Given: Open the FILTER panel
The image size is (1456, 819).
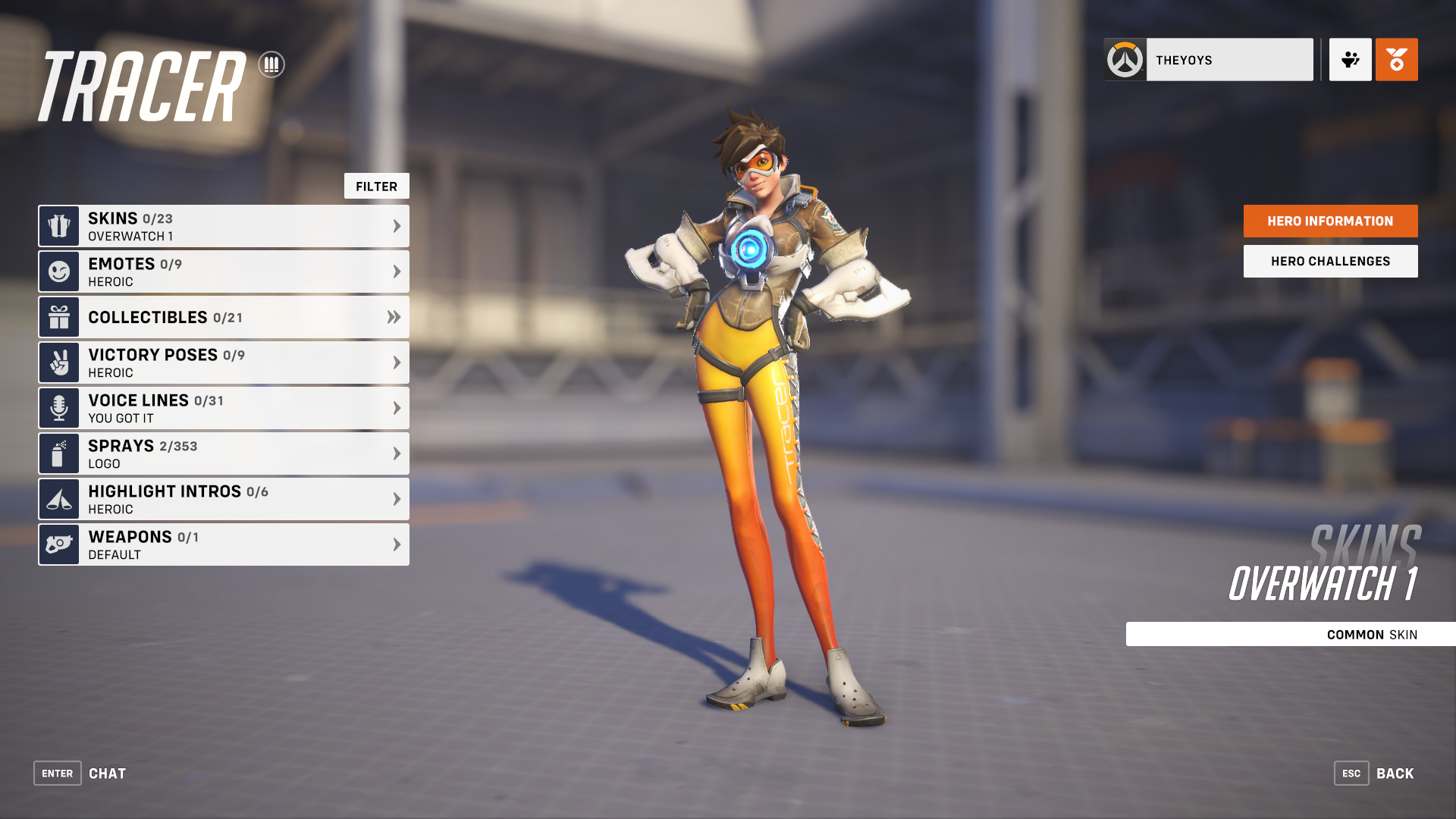Looking at the screenshot, I should (x=377, y=186).
